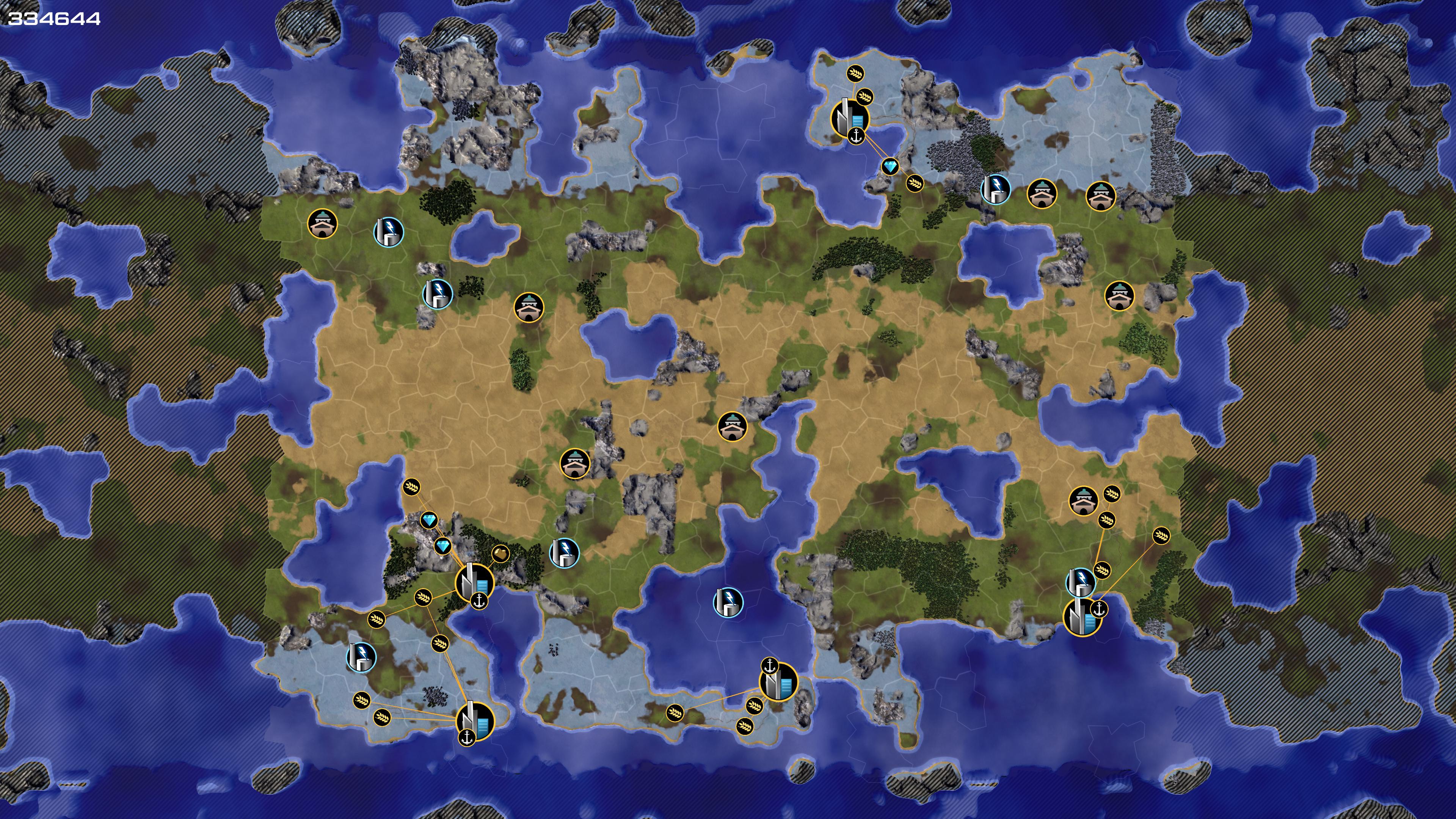
Task: Select the city at the map's northern coast
Action: point(849,118)
